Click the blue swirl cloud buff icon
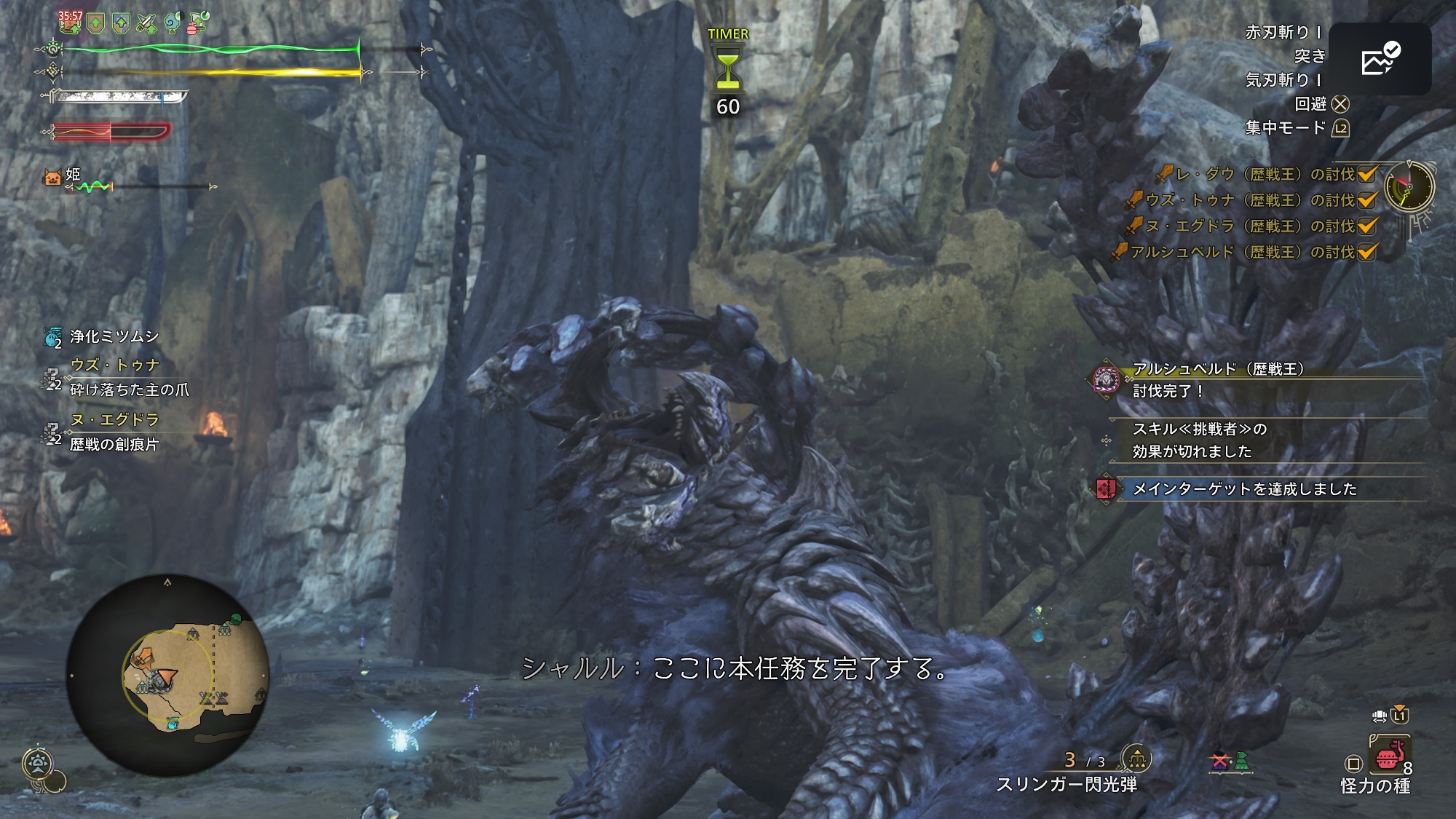Viewport: 1456px width, 819px height. coord(172,23)
